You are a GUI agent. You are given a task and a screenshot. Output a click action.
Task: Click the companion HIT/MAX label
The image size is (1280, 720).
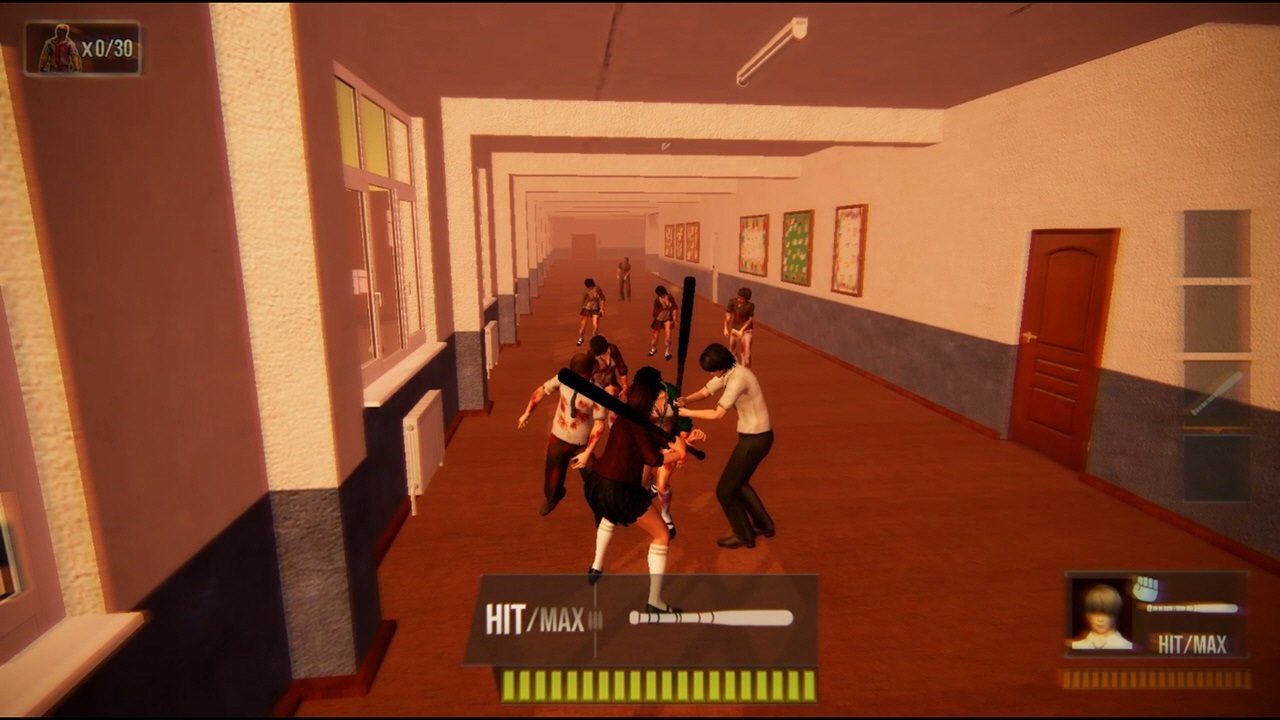pos(1194,645)
